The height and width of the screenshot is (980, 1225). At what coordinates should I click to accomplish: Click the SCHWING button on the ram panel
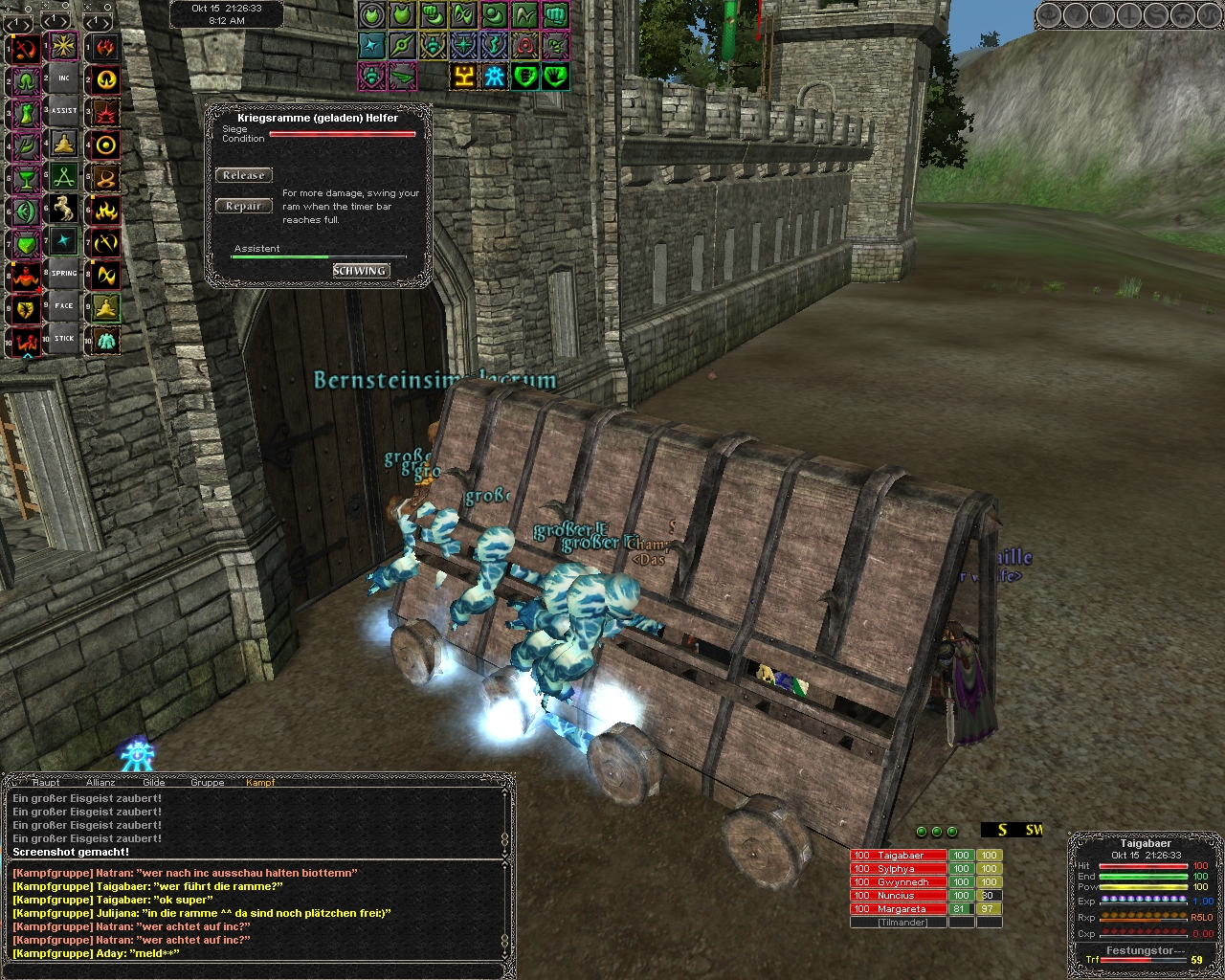[360, 271]
